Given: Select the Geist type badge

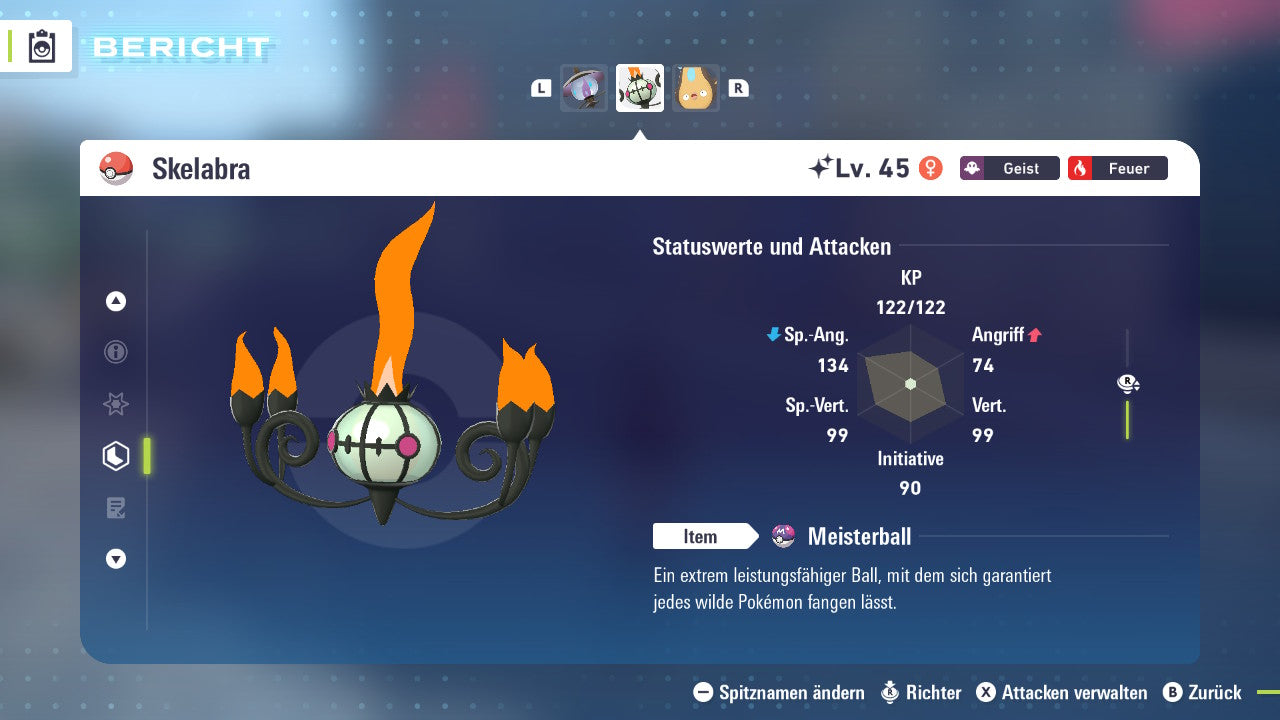Looking at the screenshot, I should [x=1009, y=168].
